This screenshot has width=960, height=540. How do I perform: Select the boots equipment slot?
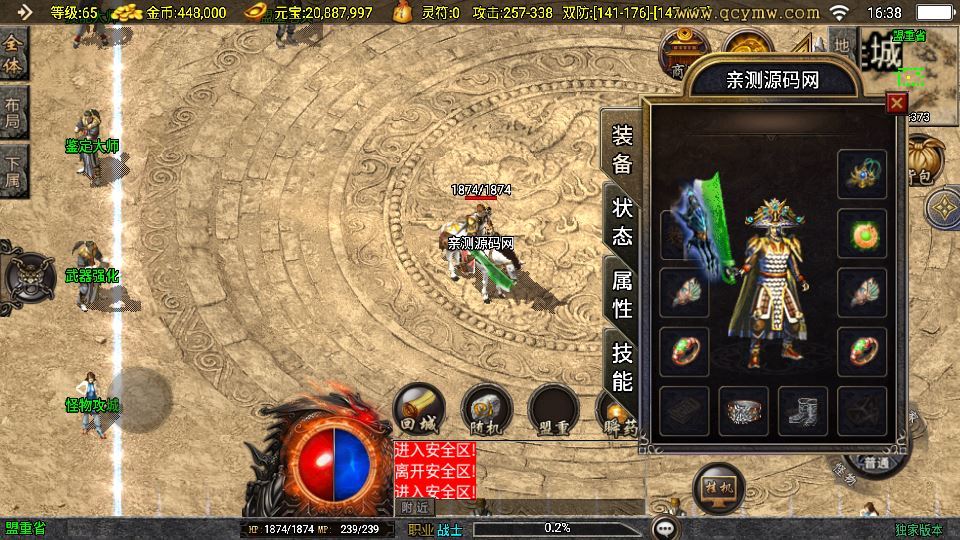pos(802,411)
